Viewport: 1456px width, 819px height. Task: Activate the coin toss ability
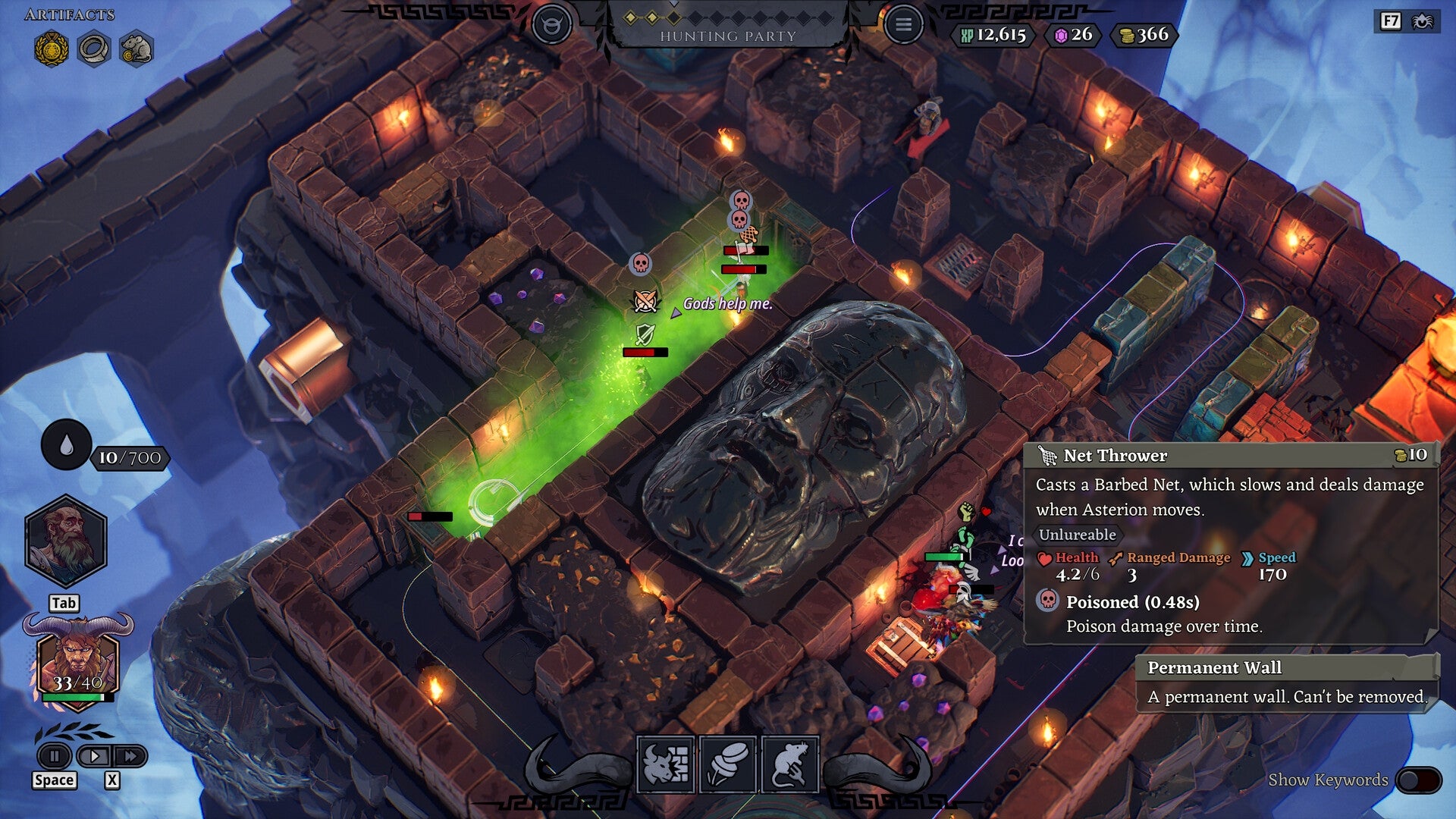[x=728, y=764]
